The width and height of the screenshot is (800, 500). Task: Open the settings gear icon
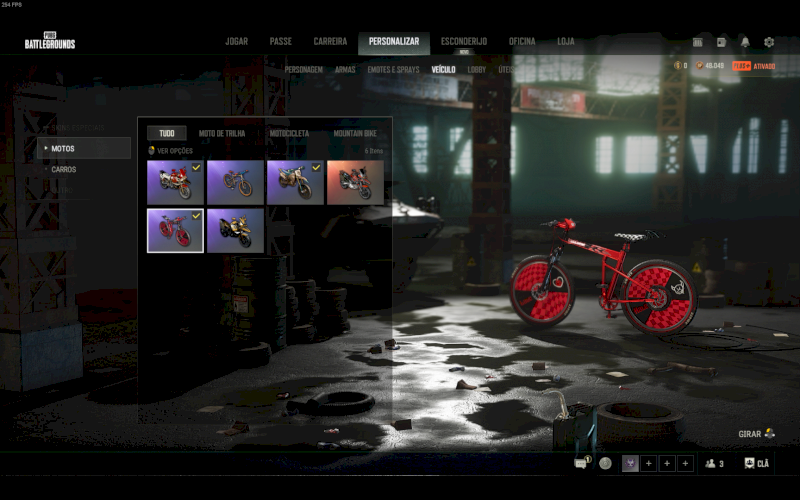[769, 42]
